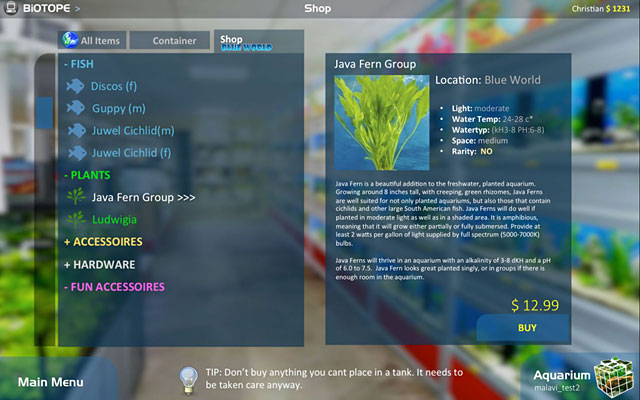Viewport: 640px width, 400px height.
Task: Switch to the All Items tab
Action: pyautogui.click(x=91, y=41)
